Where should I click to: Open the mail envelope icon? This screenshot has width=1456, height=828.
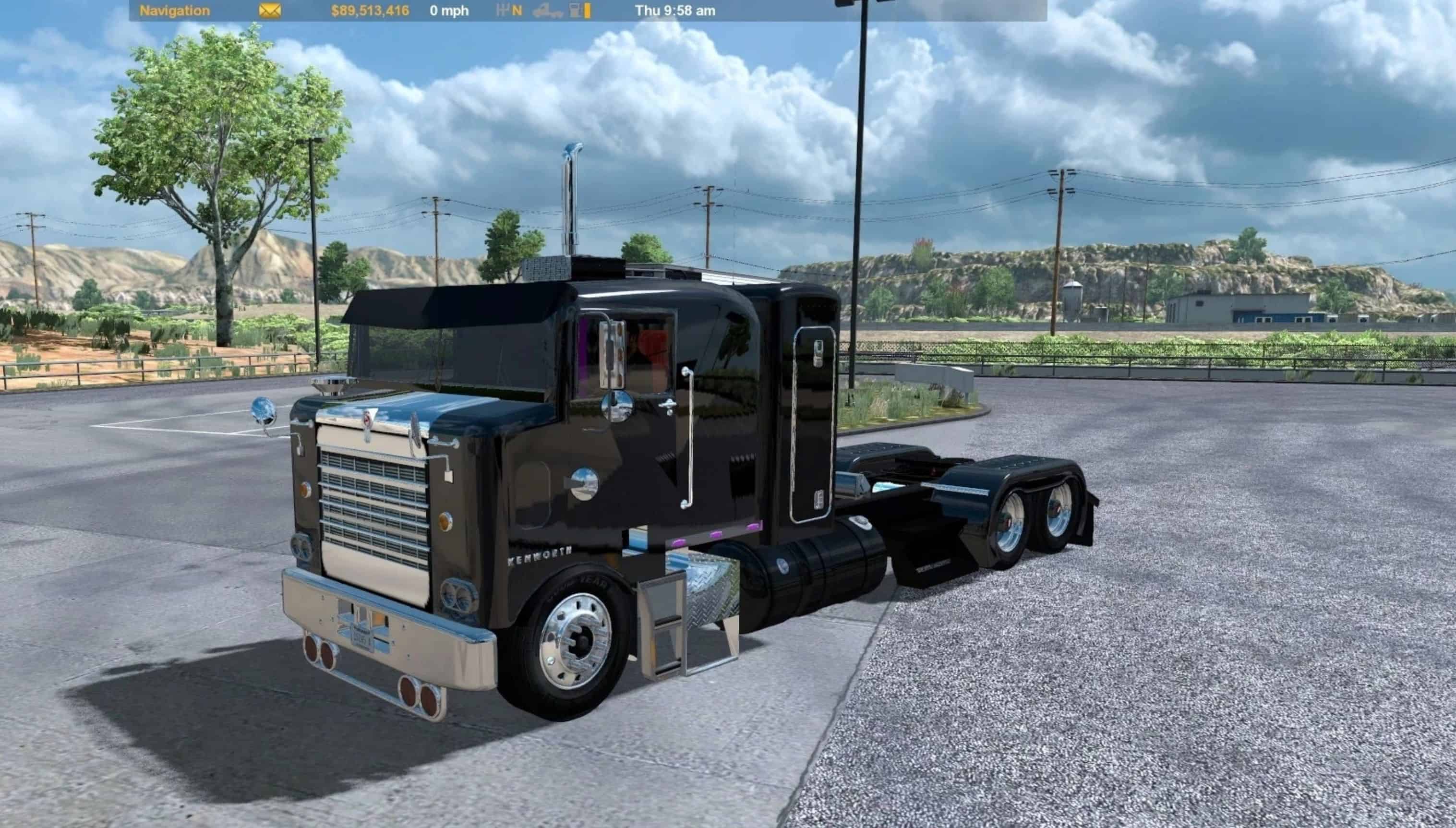pyautogui.click(x=270, y=11)
